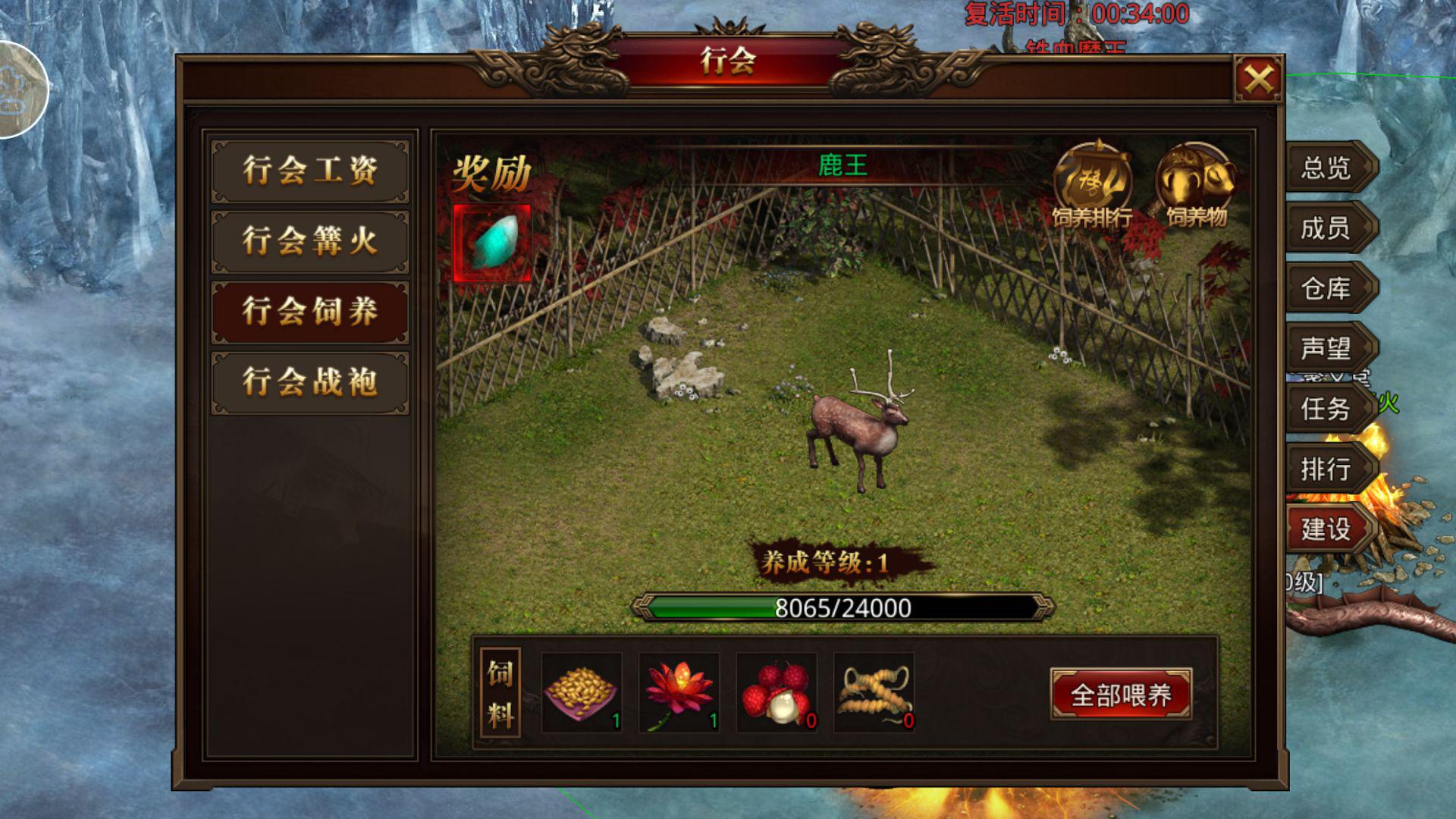
Task: Click the 全部喂养 feed all button
Action: [1121, 695]
